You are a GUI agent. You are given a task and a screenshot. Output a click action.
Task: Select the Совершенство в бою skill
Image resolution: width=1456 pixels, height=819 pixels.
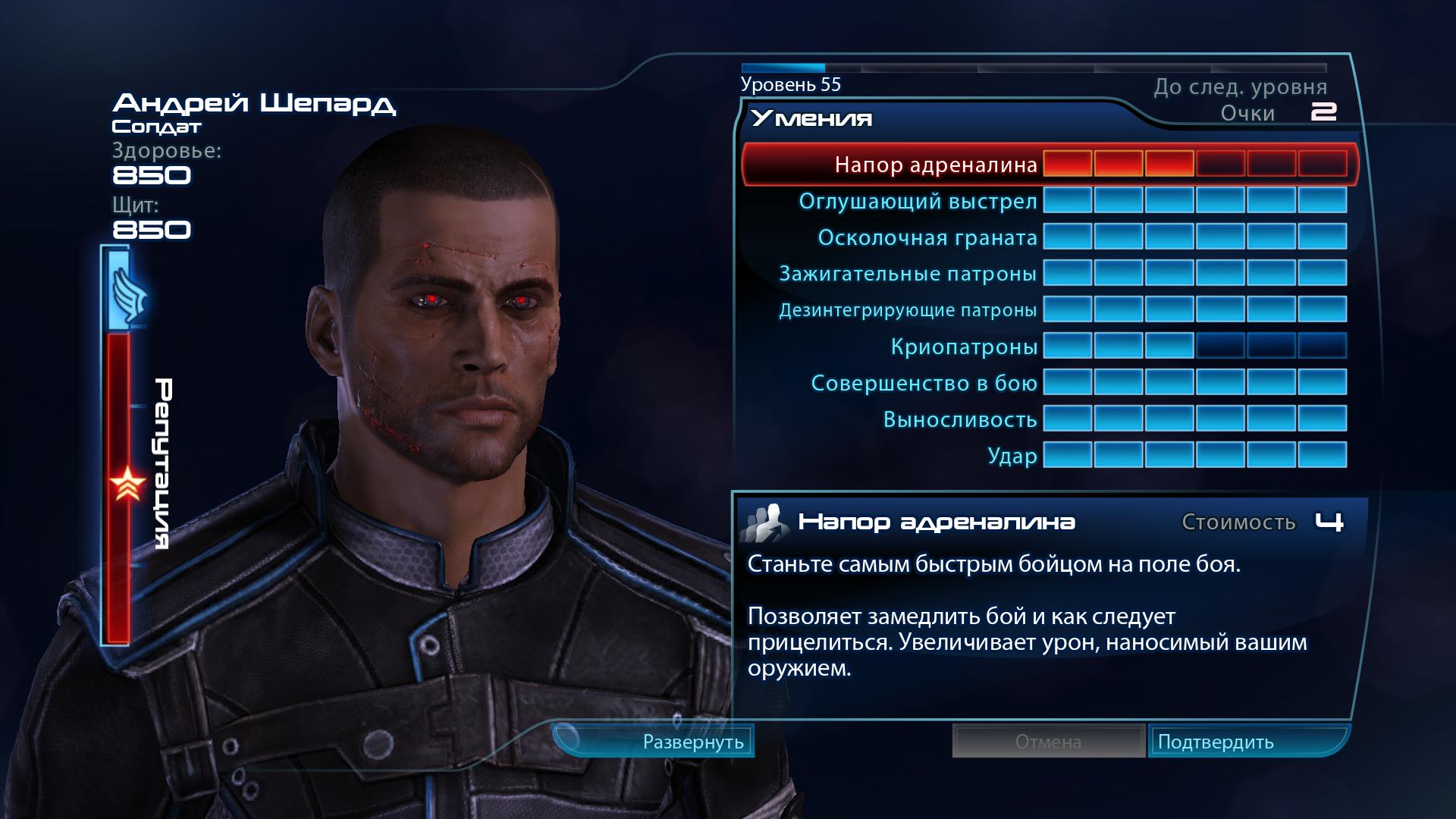pos(924,383)
